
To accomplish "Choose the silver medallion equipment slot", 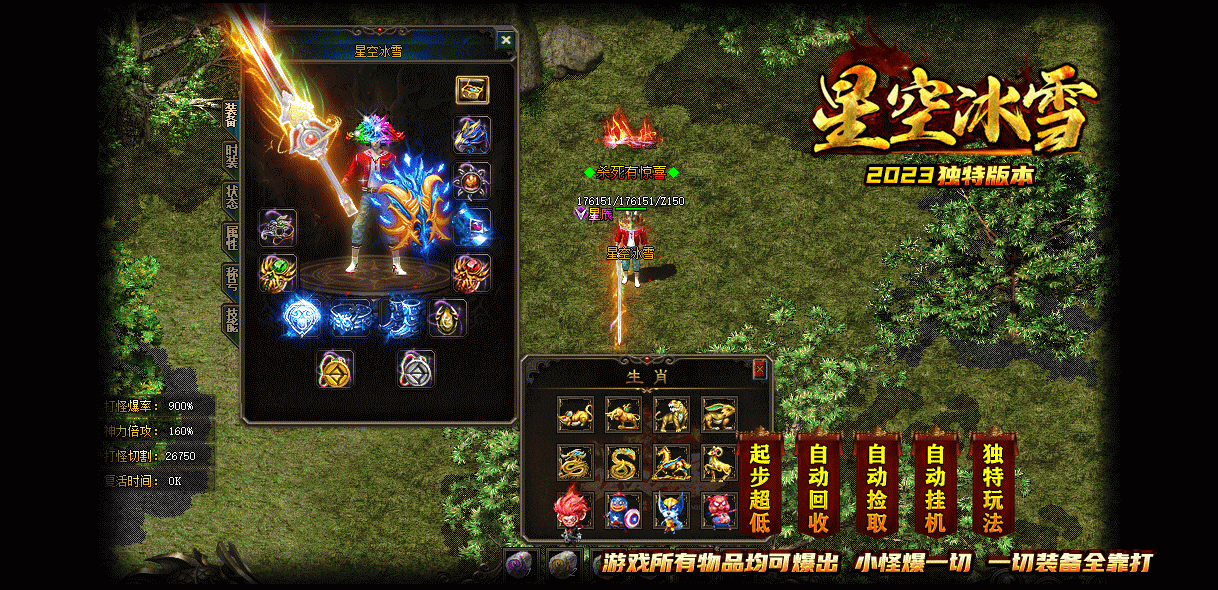I will (x=415, y=369).
